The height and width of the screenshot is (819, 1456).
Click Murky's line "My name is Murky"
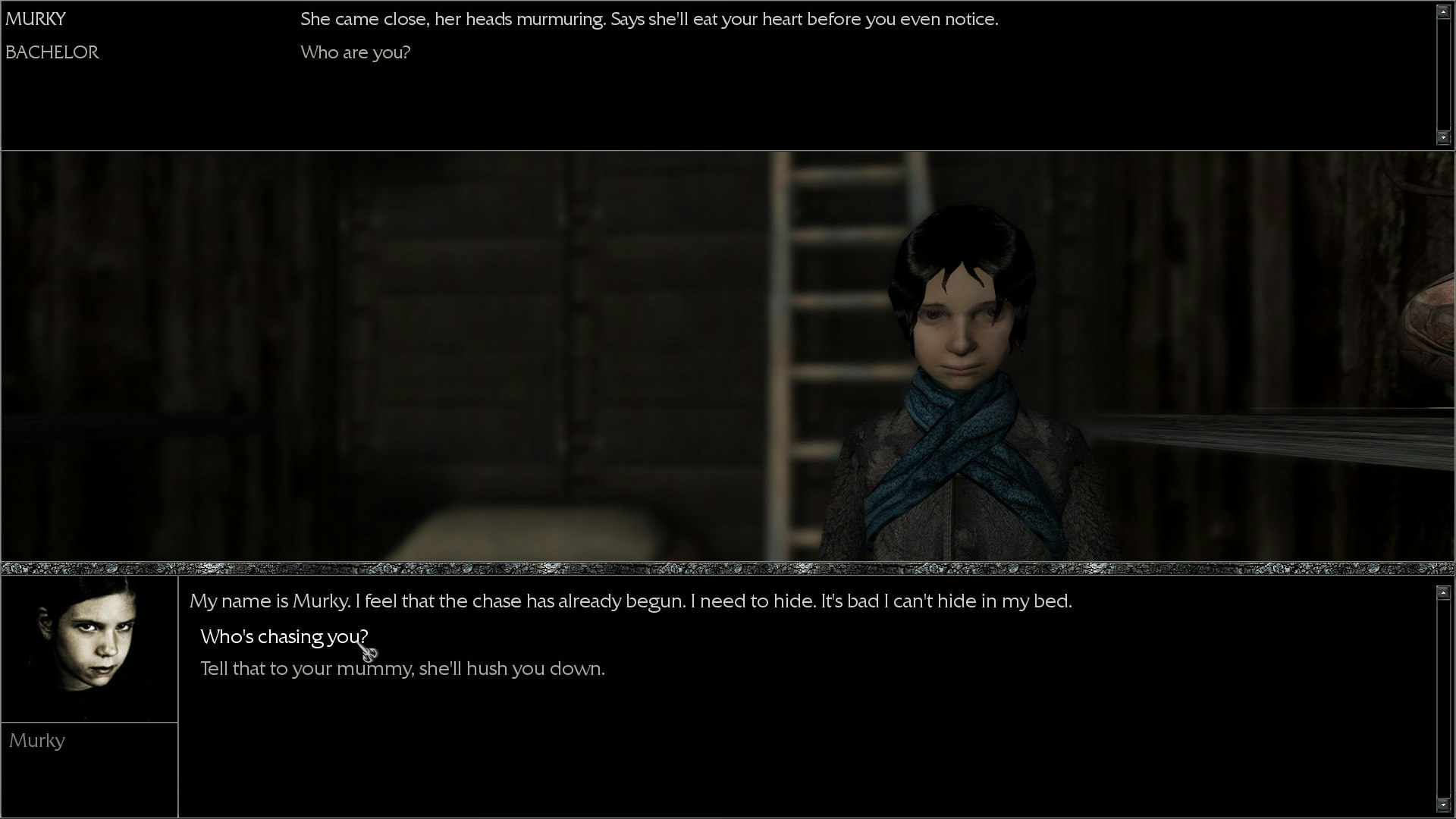(629, 601)
